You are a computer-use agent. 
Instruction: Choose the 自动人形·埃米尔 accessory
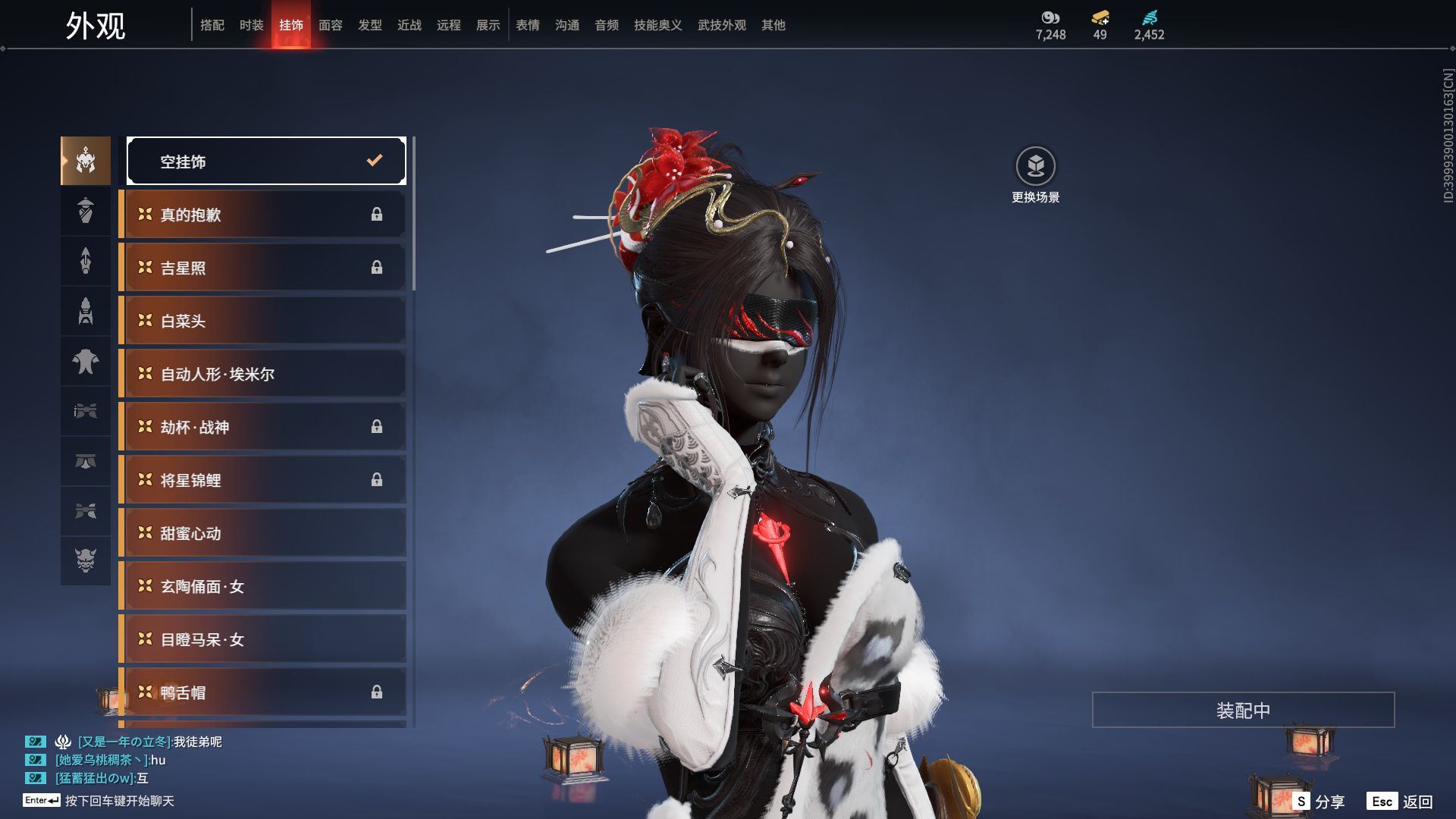click(x=262, y=374)
